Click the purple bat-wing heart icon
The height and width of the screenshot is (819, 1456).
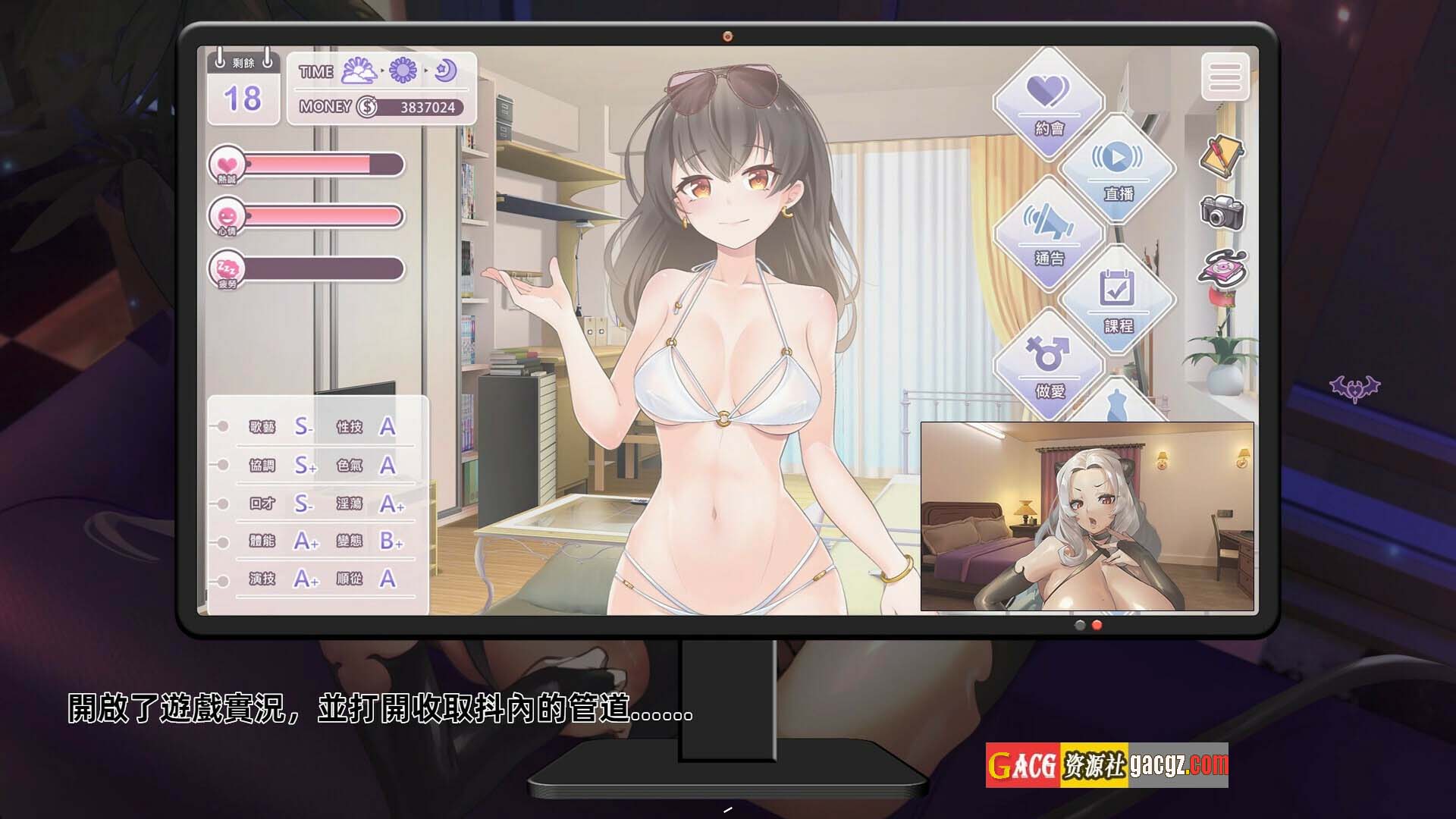1354,389
